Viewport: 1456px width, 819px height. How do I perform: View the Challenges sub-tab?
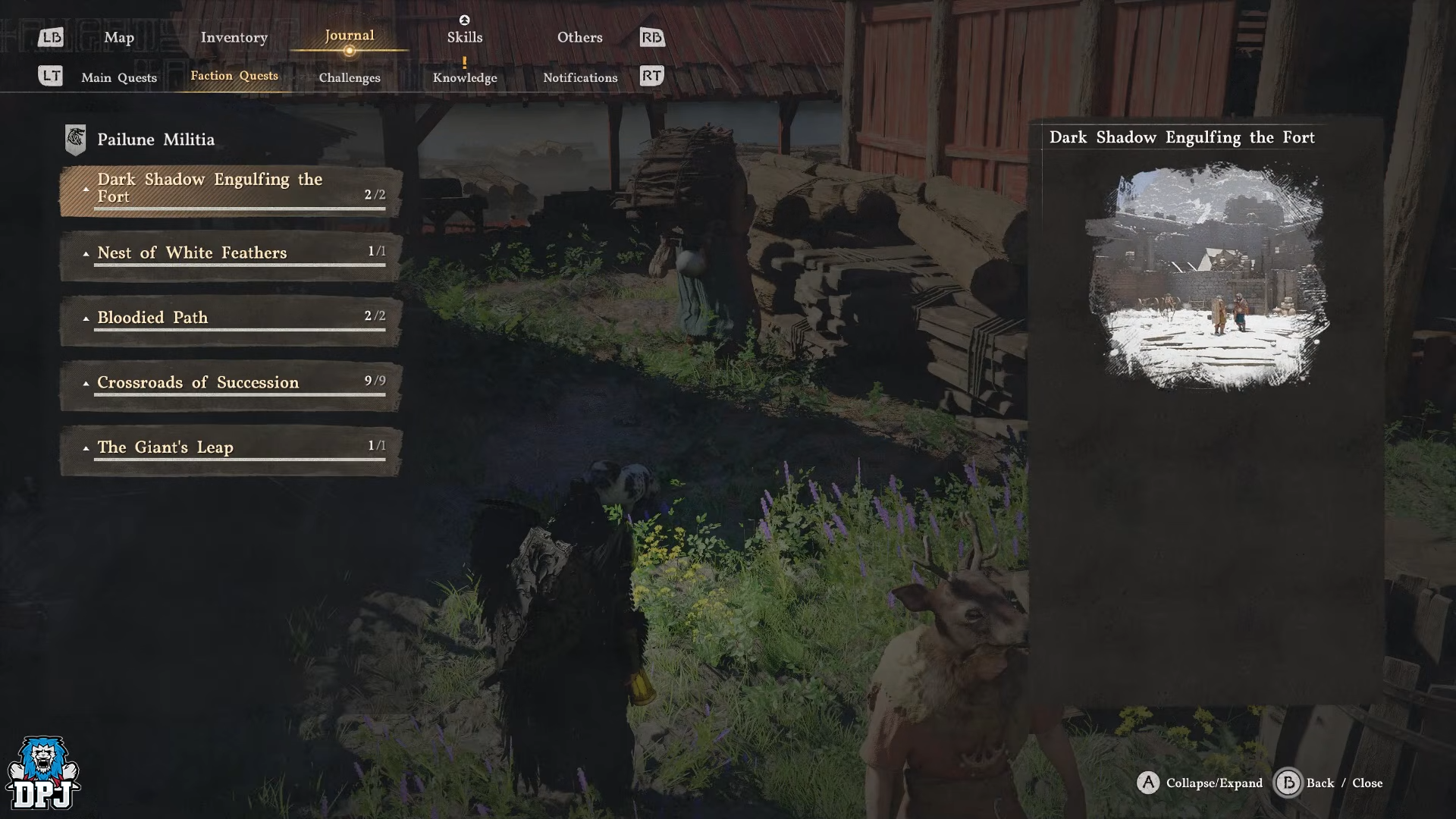[x=350, y=77]
